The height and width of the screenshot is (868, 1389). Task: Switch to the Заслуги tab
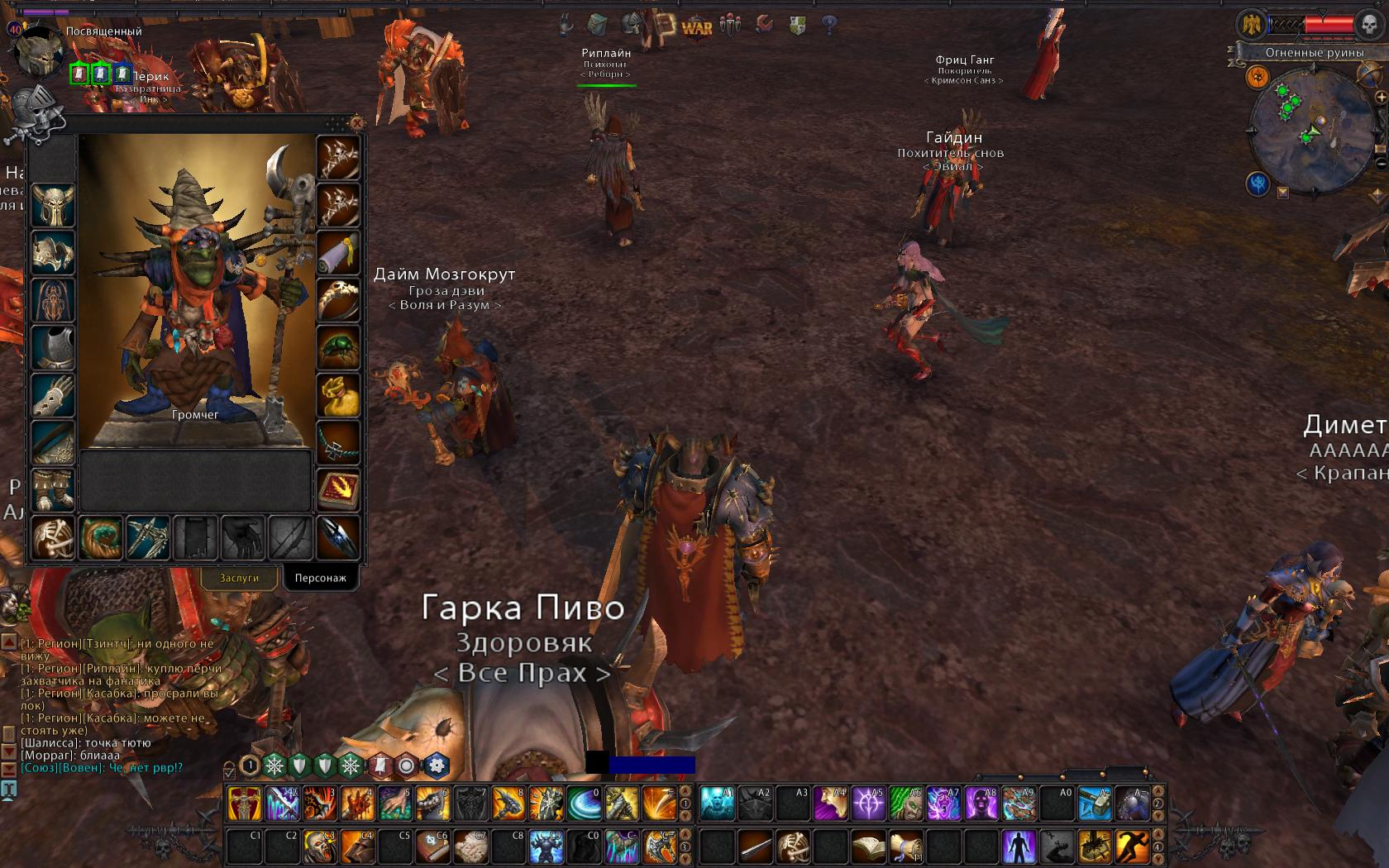click(239, 578)
